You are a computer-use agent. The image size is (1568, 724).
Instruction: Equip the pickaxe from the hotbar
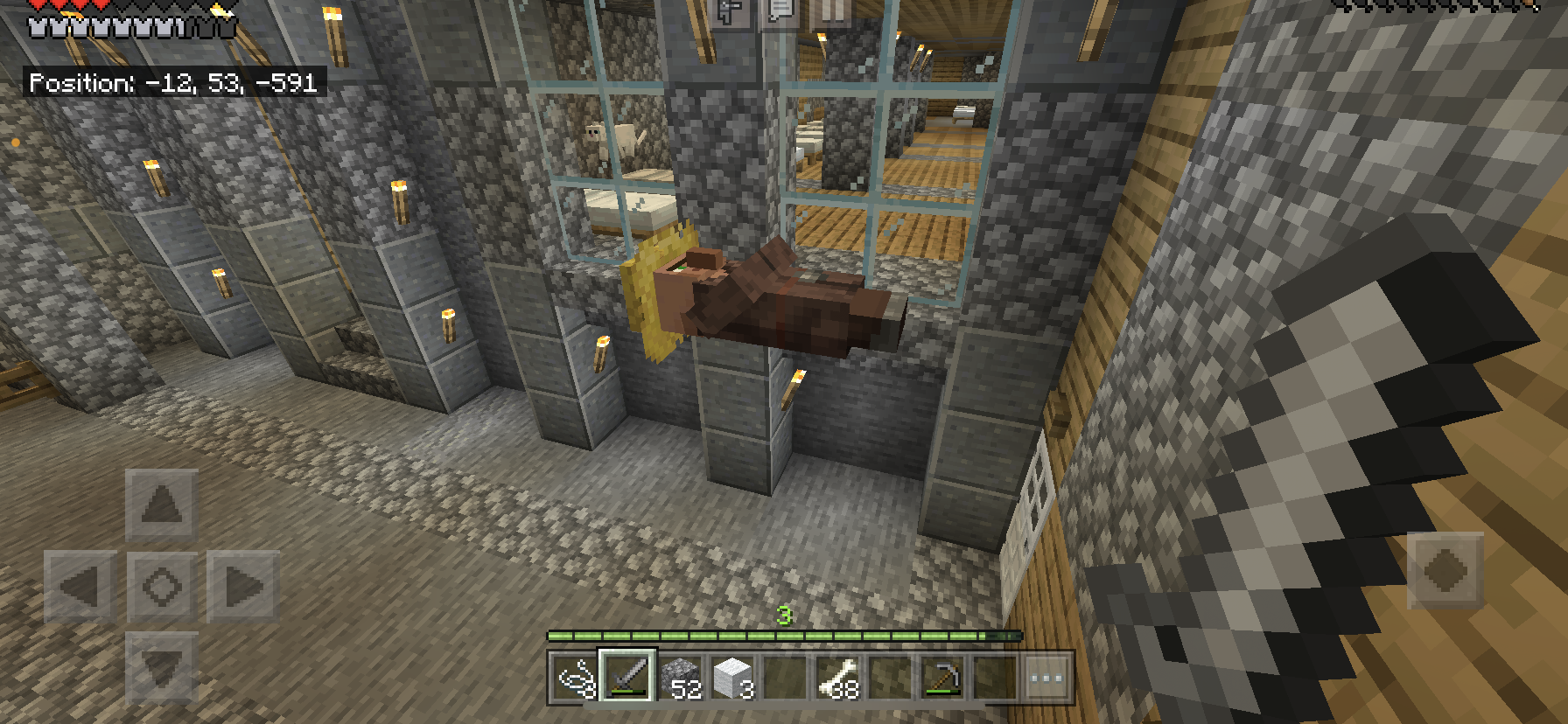click(x=943, y=677)
